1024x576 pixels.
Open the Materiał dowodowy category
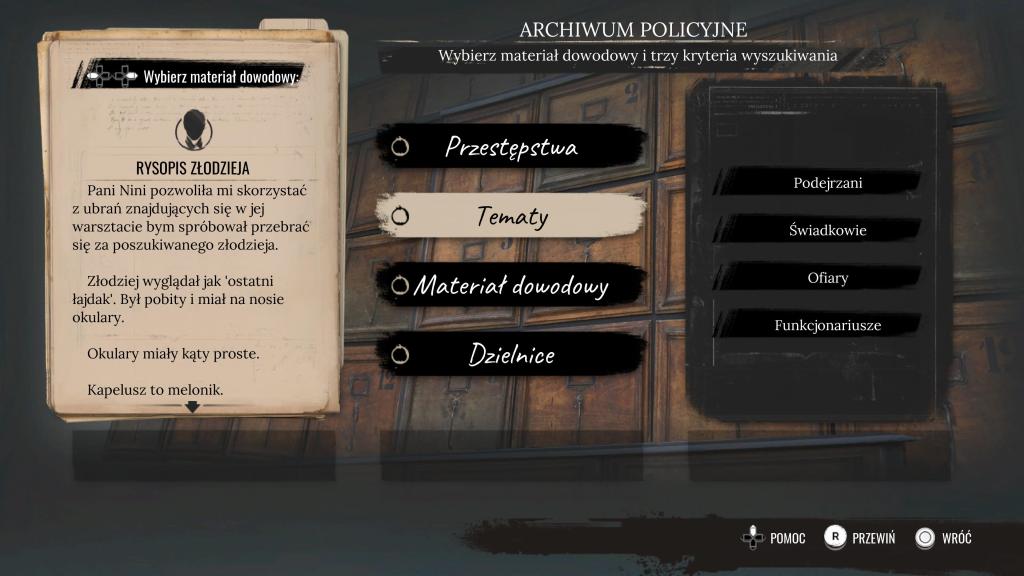[x=511, y=286]
